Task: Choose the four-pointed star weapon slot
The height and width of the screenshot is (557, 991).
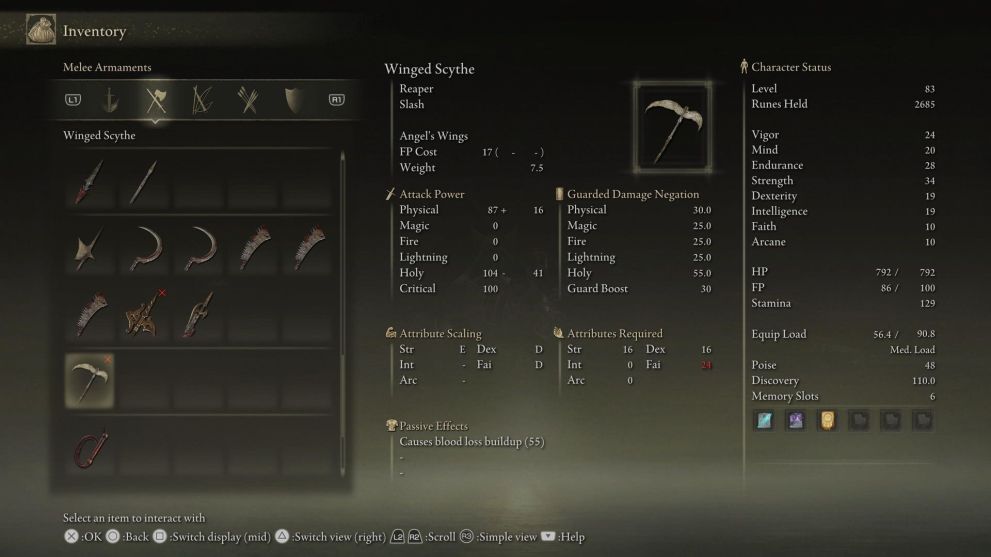Action: [90, 248]
